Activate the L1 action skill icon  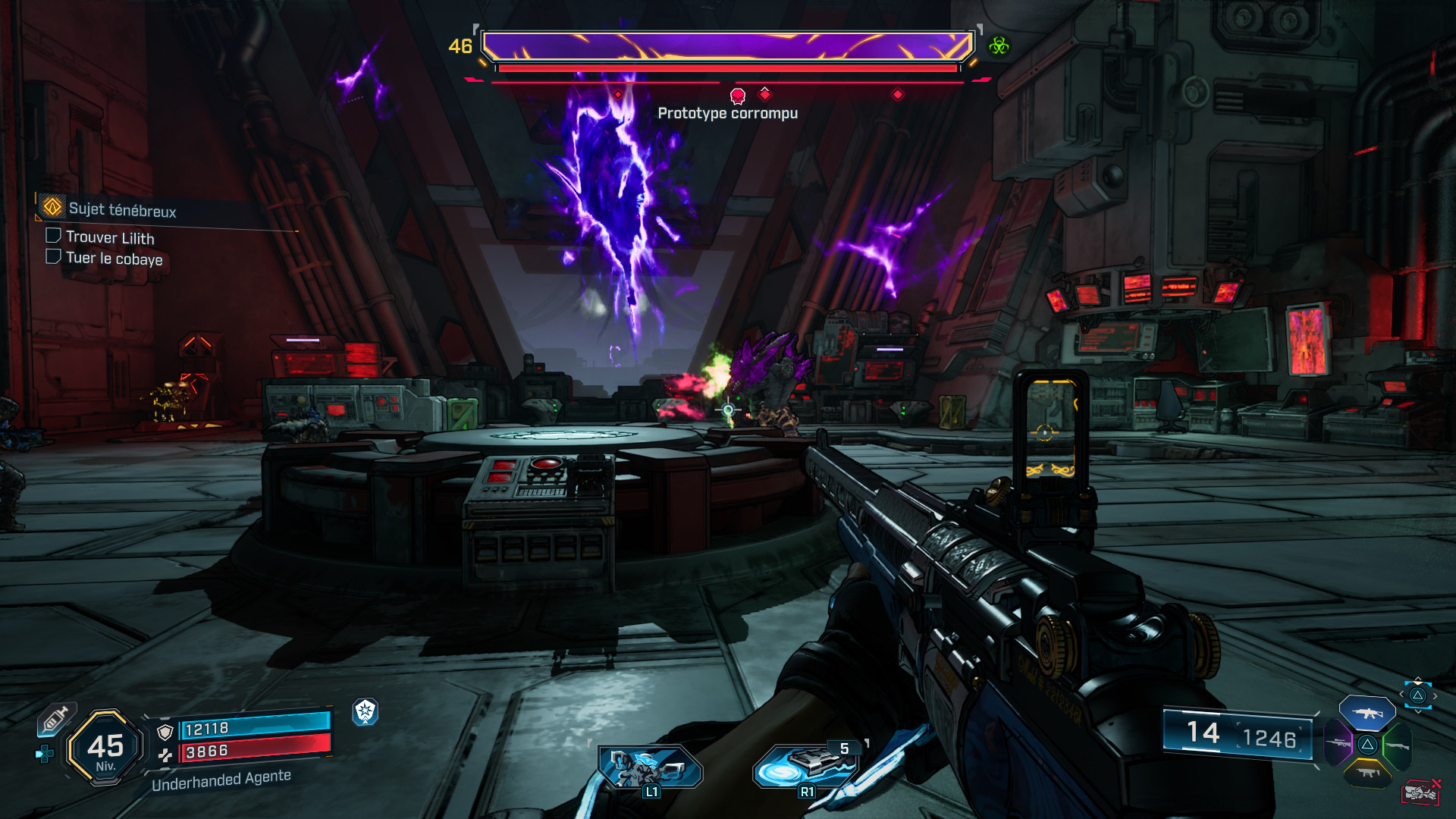tap(650, 767)
